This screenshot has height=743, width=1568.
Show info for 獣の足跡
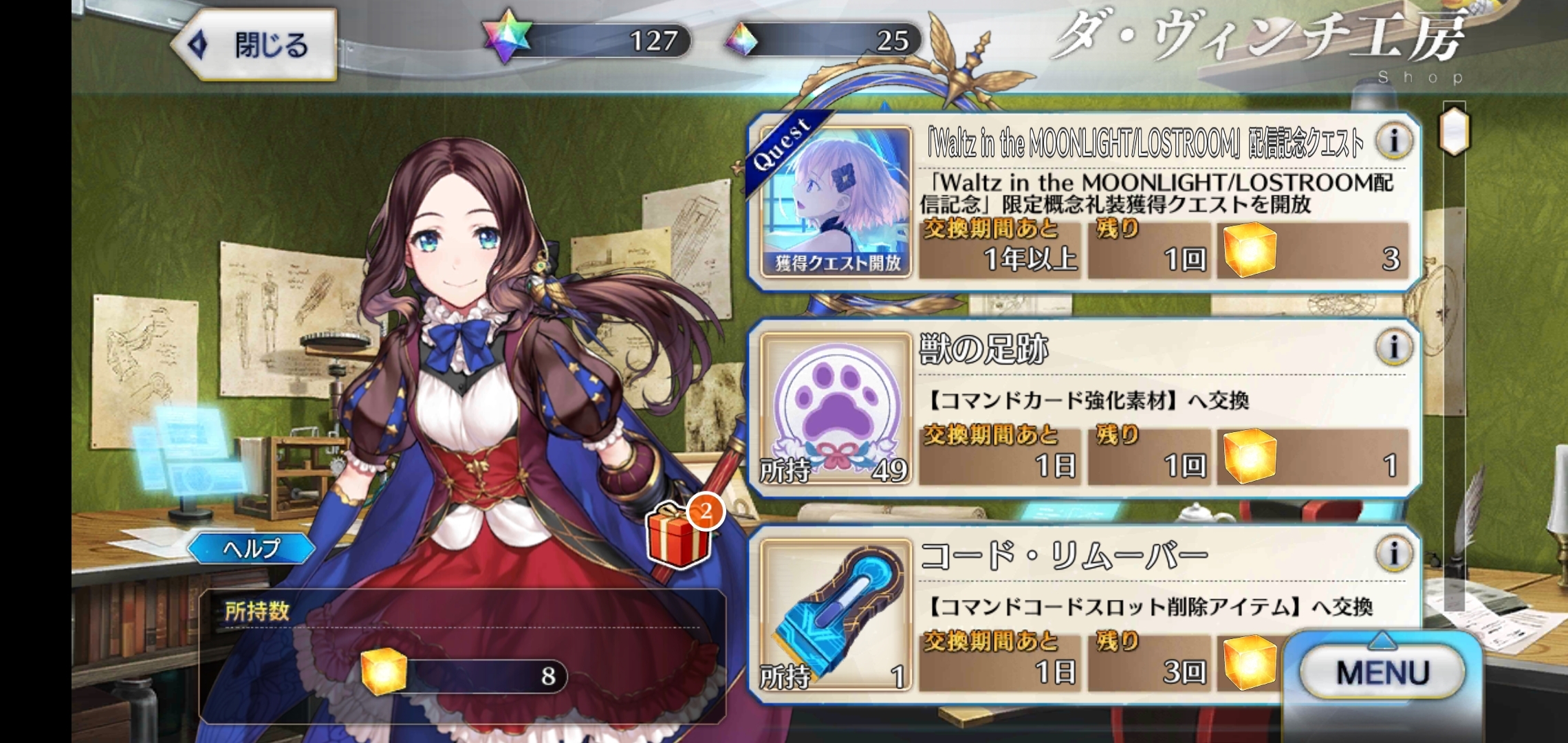(1393, 347)
